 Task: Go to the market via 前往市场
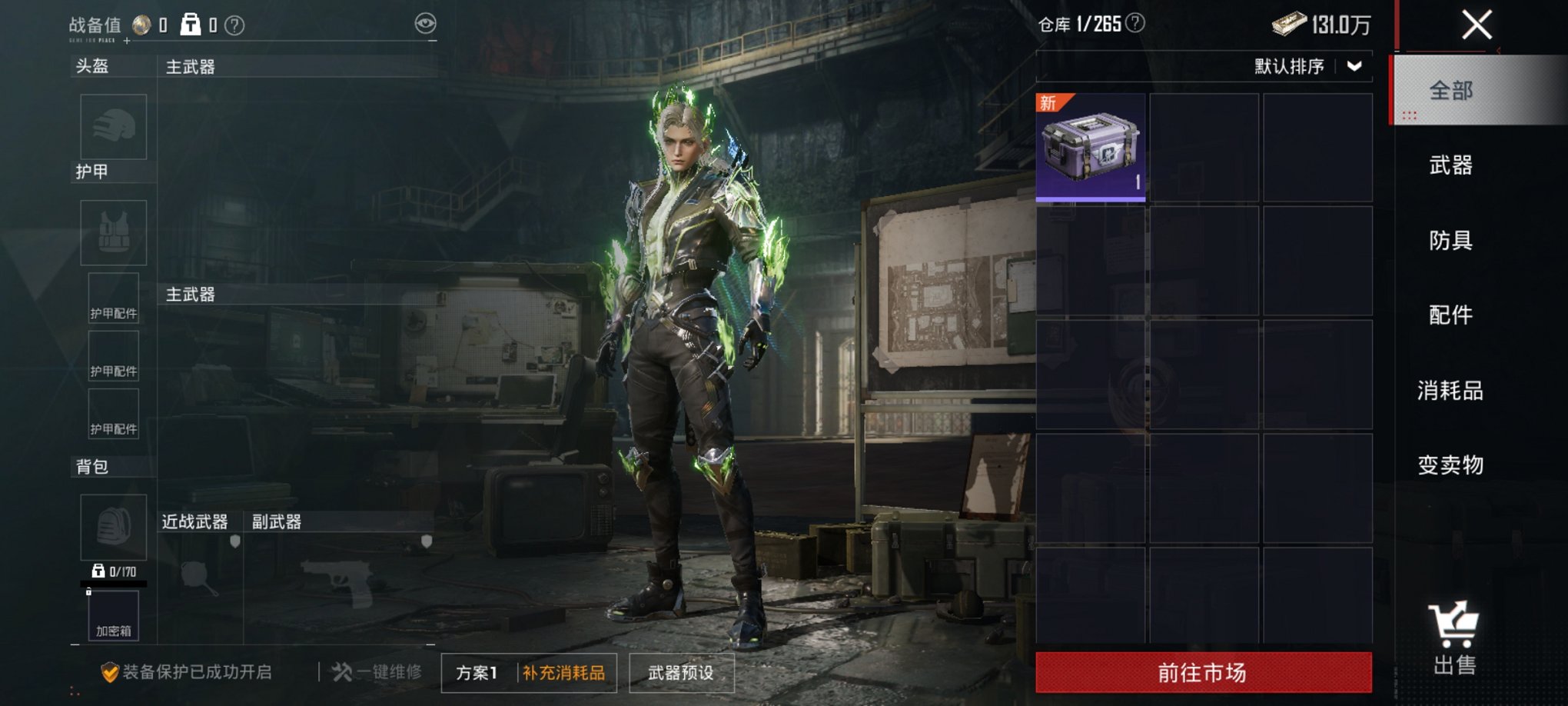pos(1203,673)
